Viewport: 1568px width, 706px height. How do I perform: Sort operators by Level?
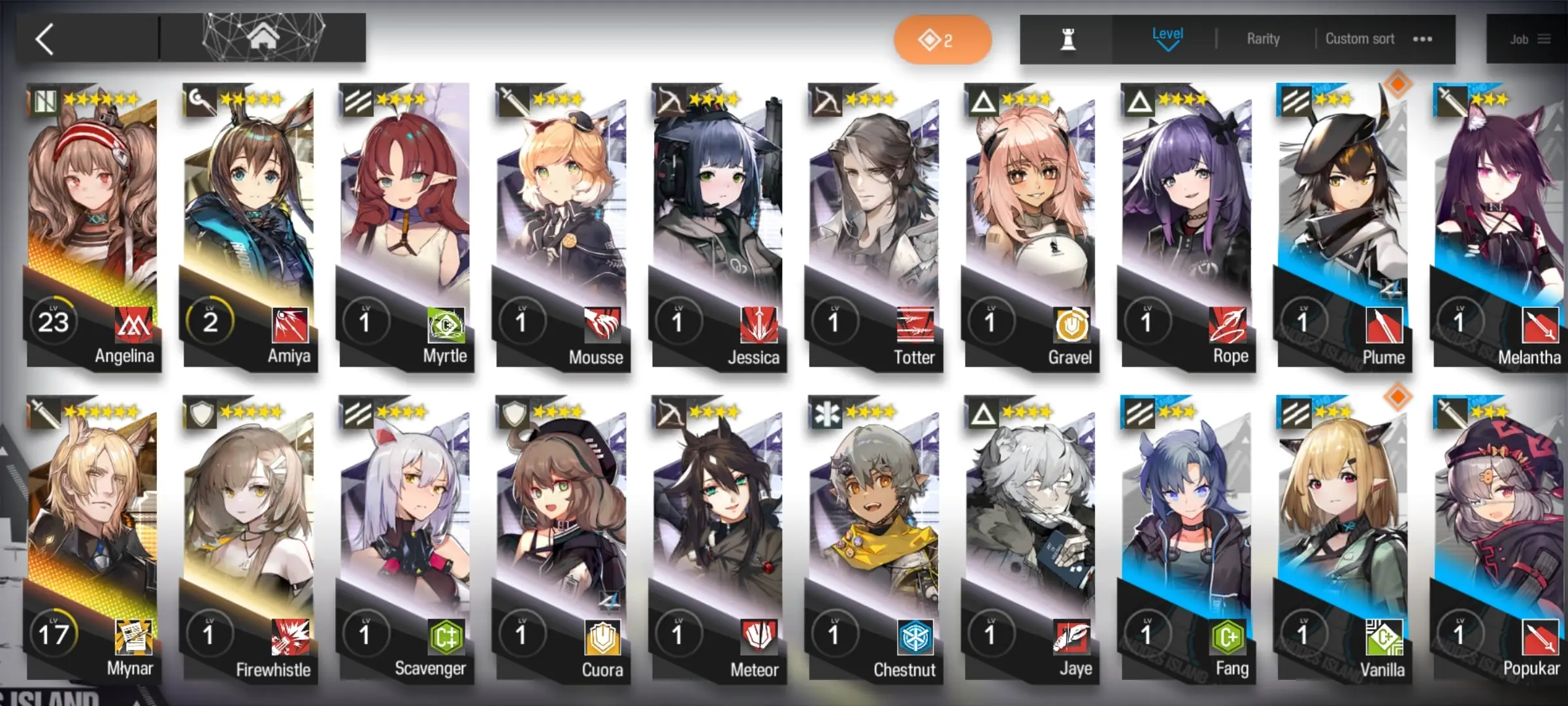click(1167, 39)
